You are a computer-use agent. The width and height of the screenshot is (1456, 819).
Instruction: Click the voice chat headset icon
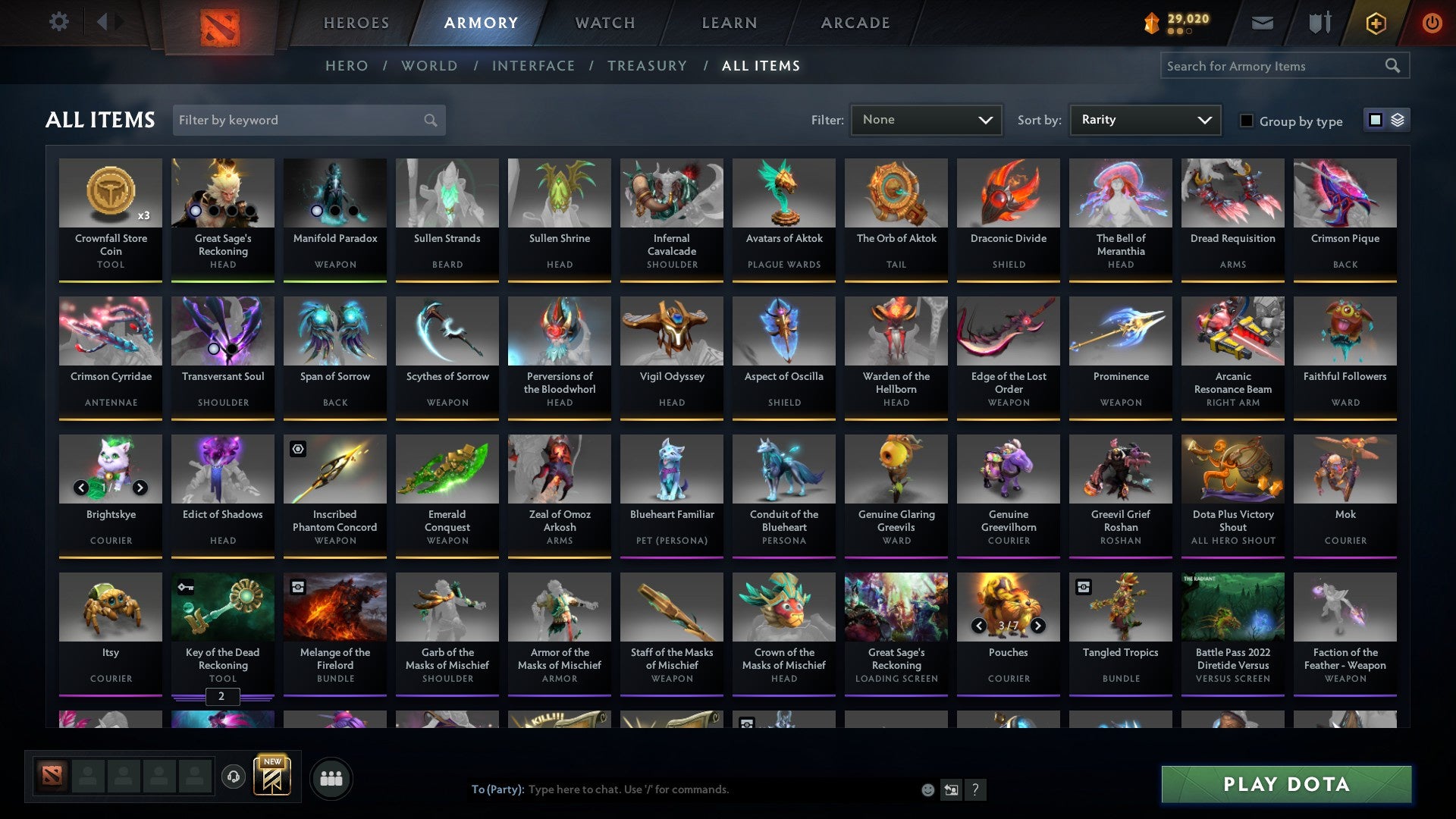coord(233,777)
